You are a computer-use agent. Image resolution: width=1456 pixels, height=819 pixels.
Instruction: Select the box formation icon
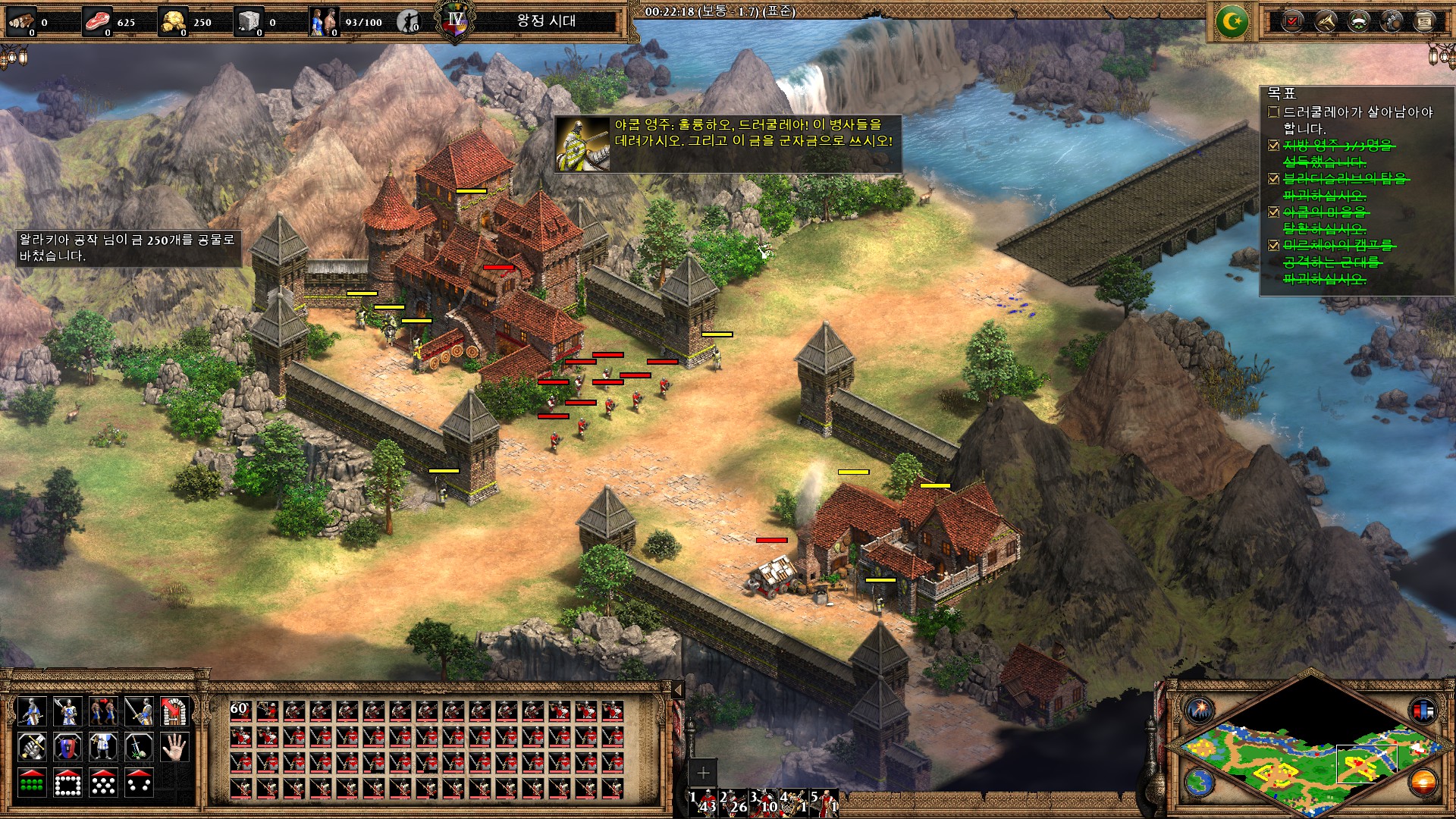[x=67, y=783]
